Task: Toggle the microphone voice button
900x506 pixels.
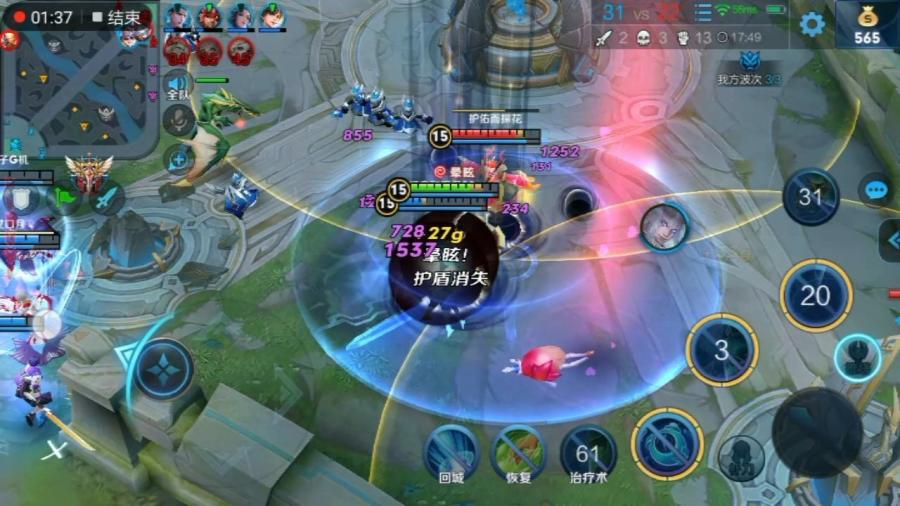Action: pos(179,120)
